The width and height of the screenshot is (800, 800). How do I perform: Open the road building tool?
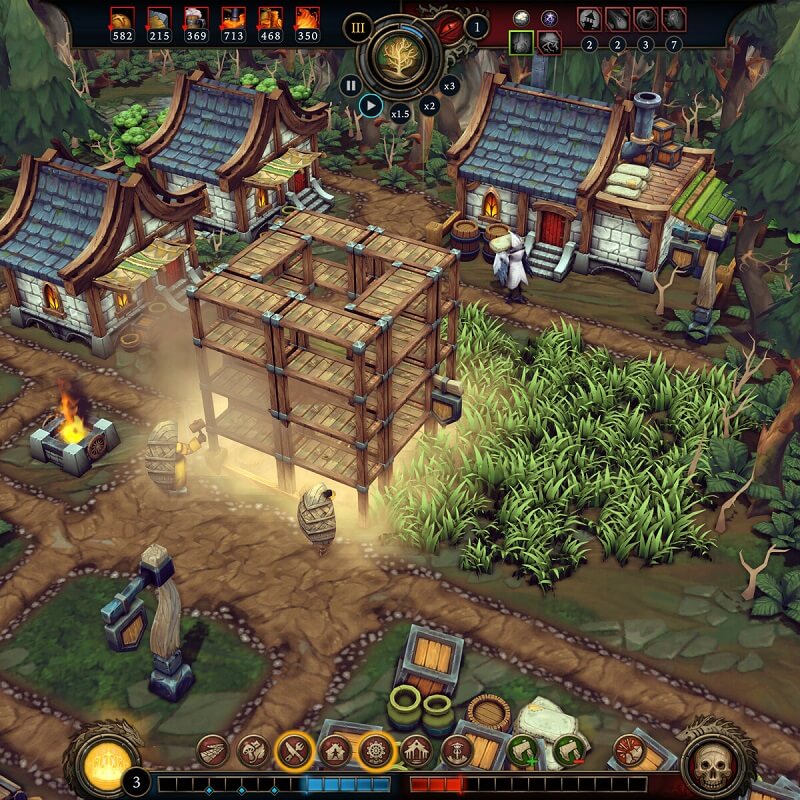(x=213, y=750)
